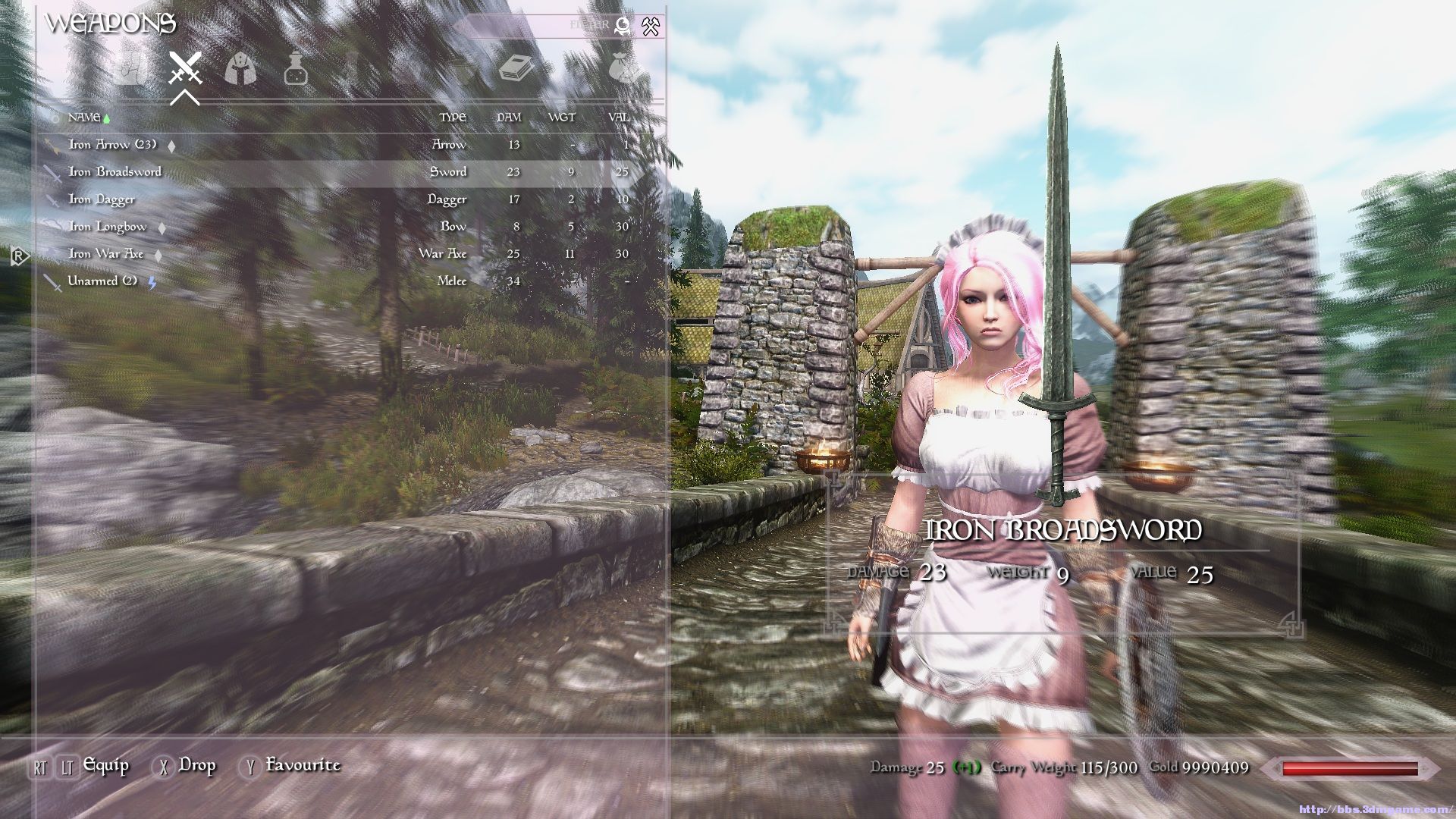Open the books category tab
Viewport: 1456px width, 819px height.
pos(516,70)
